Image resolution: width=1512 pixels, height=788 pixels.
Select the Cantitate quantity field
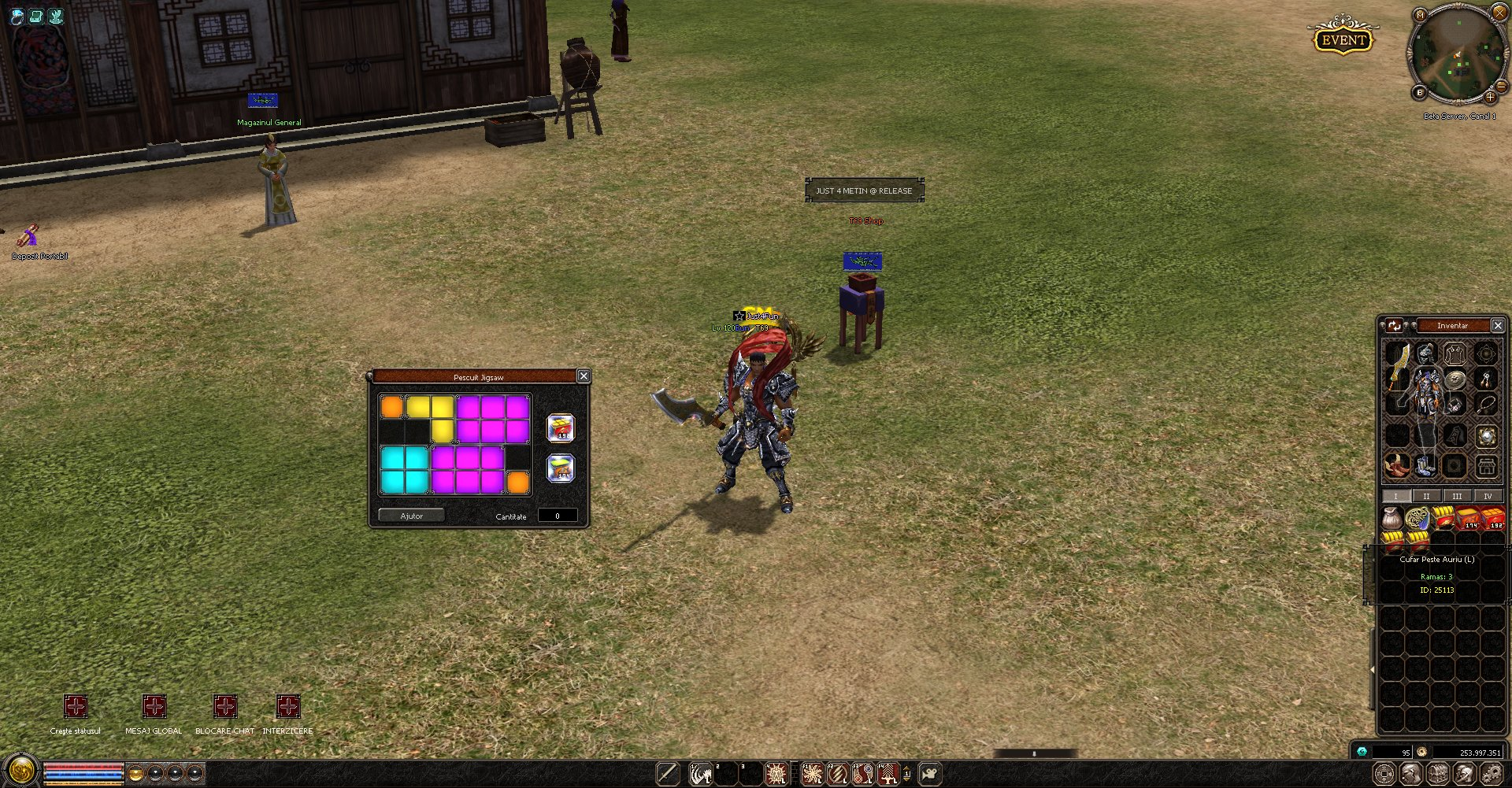(x=558, y=516)
